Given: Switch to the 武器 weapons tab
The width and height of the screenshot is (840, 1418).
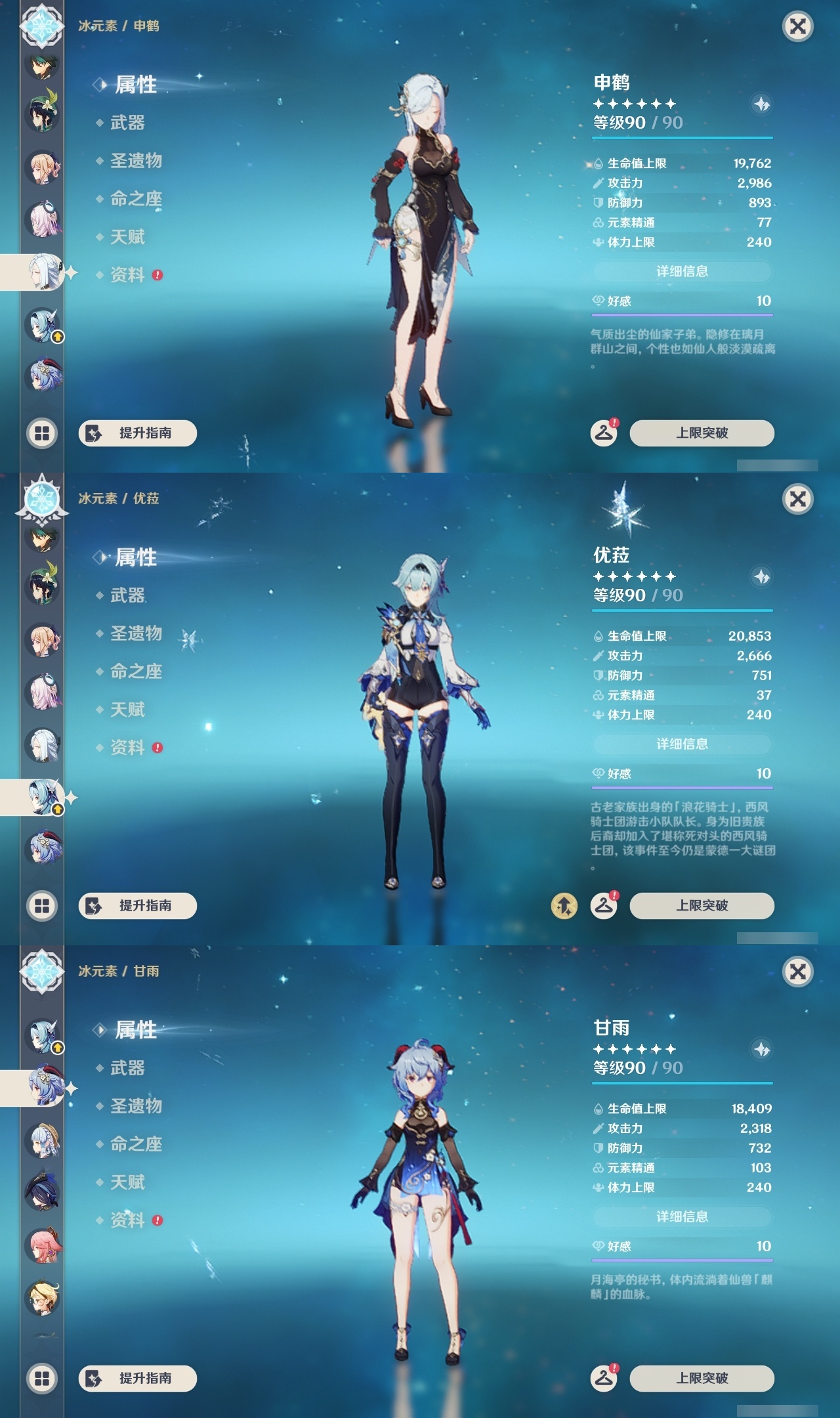Looking at the screenshot, I should click(128, 124).
